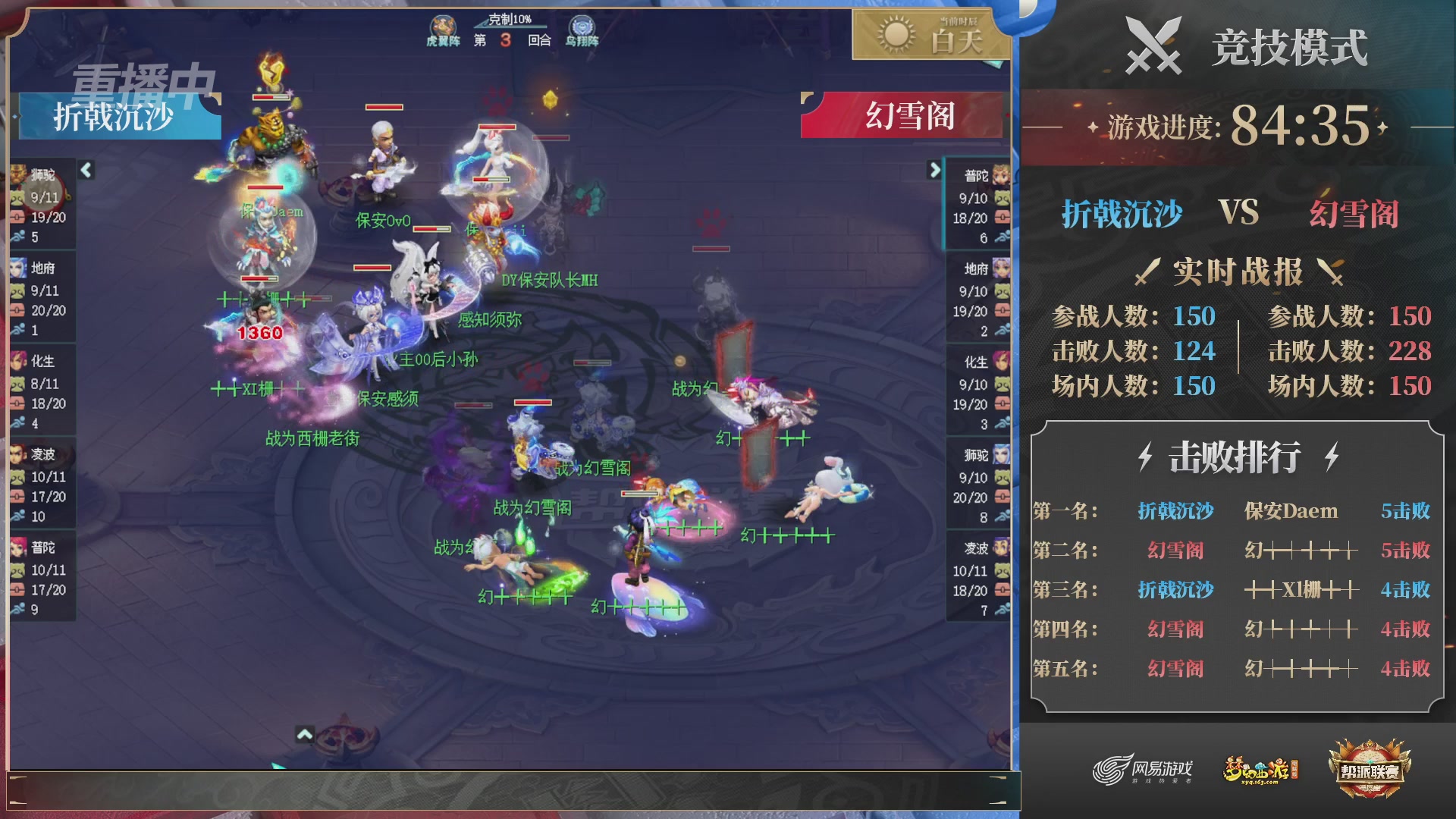Click the 鸟翔阵 formation icon near round counter
Screen dimensions: 1456x819
click(x=581, y=25)
